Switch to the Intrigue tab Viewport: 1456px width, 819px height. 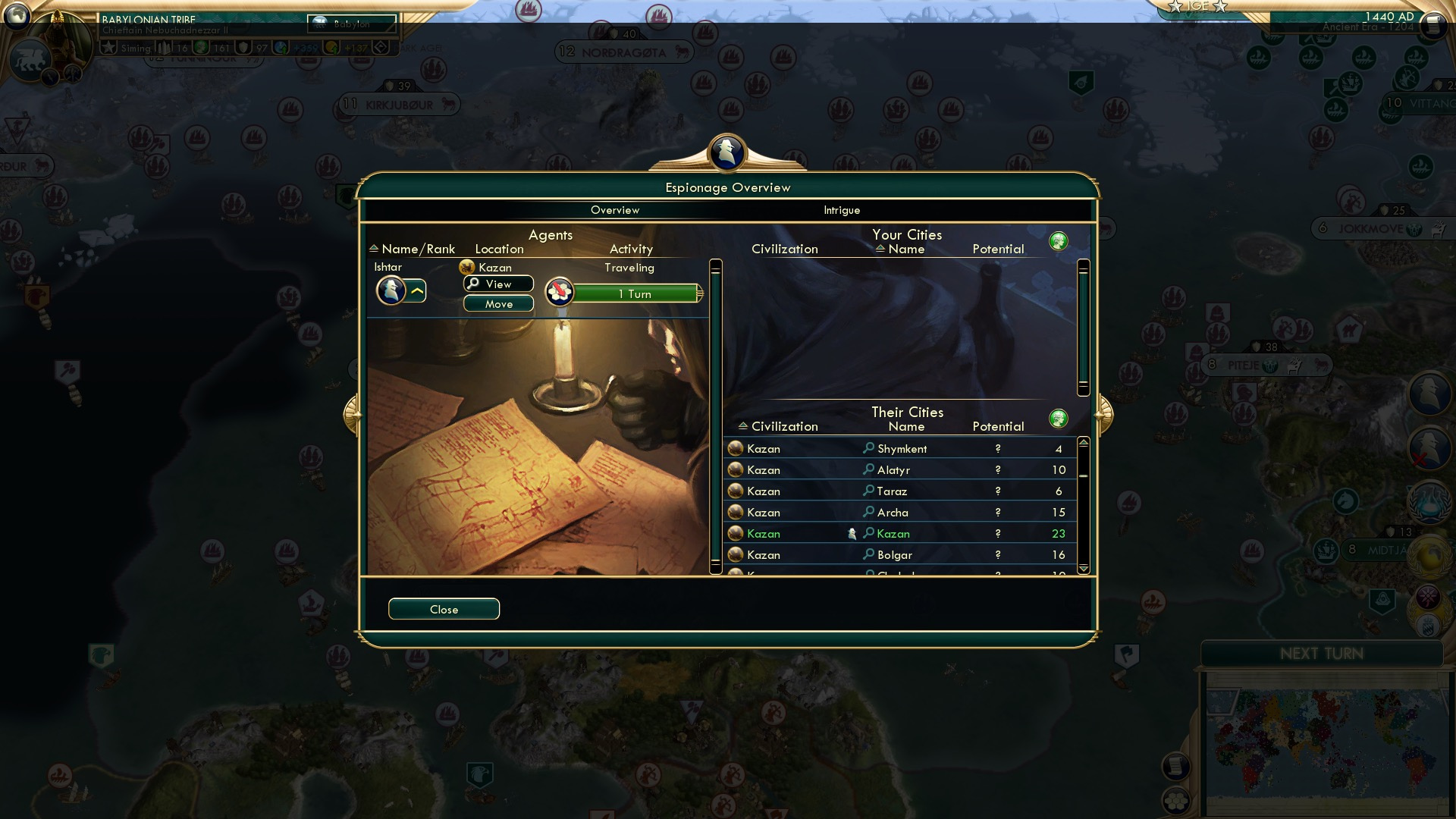click(840, 210)
